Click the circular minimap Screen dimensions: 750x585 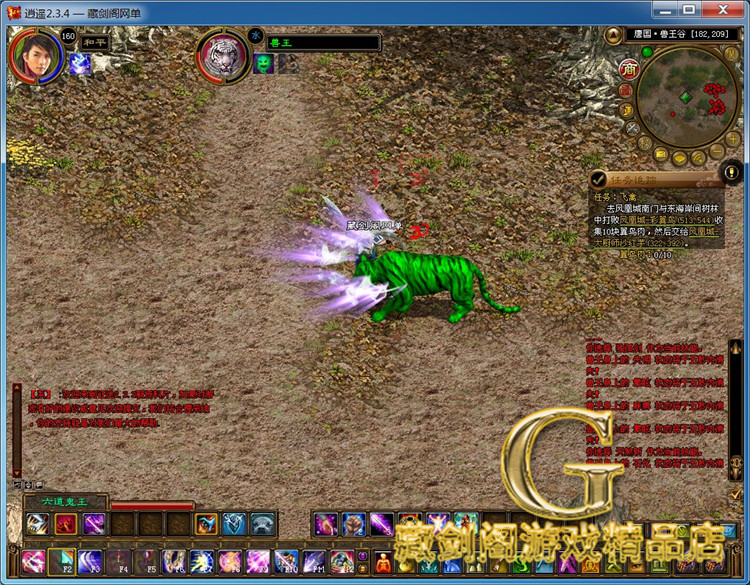tap(686, 97)
